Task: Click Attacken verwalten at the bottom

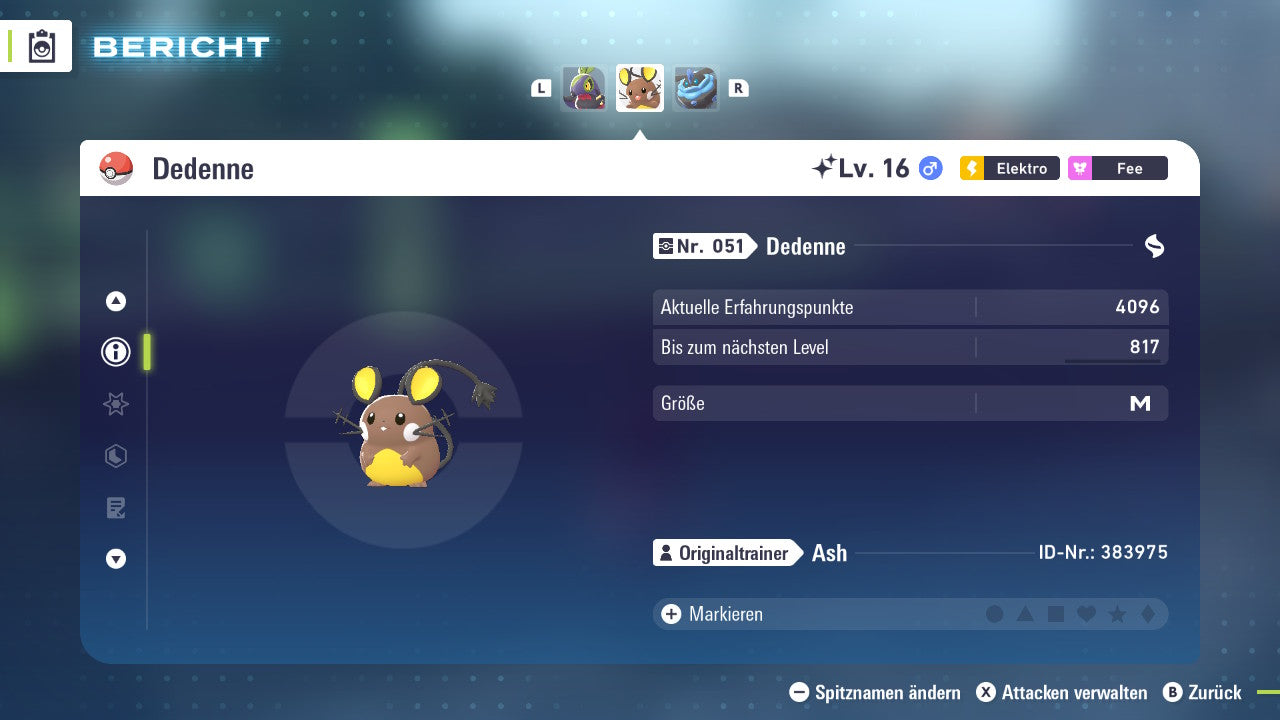Action: pos(1065,692)
